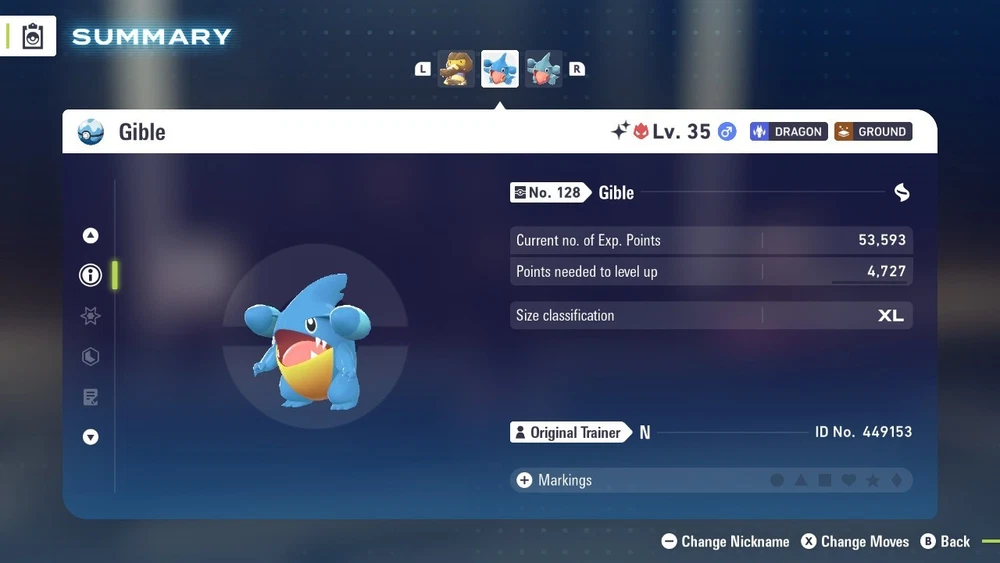The height and width of the screenshot is (563, 1000).
Task: Show the memo notes page tab
Action: pyautogui.click(x=91, y=397)
